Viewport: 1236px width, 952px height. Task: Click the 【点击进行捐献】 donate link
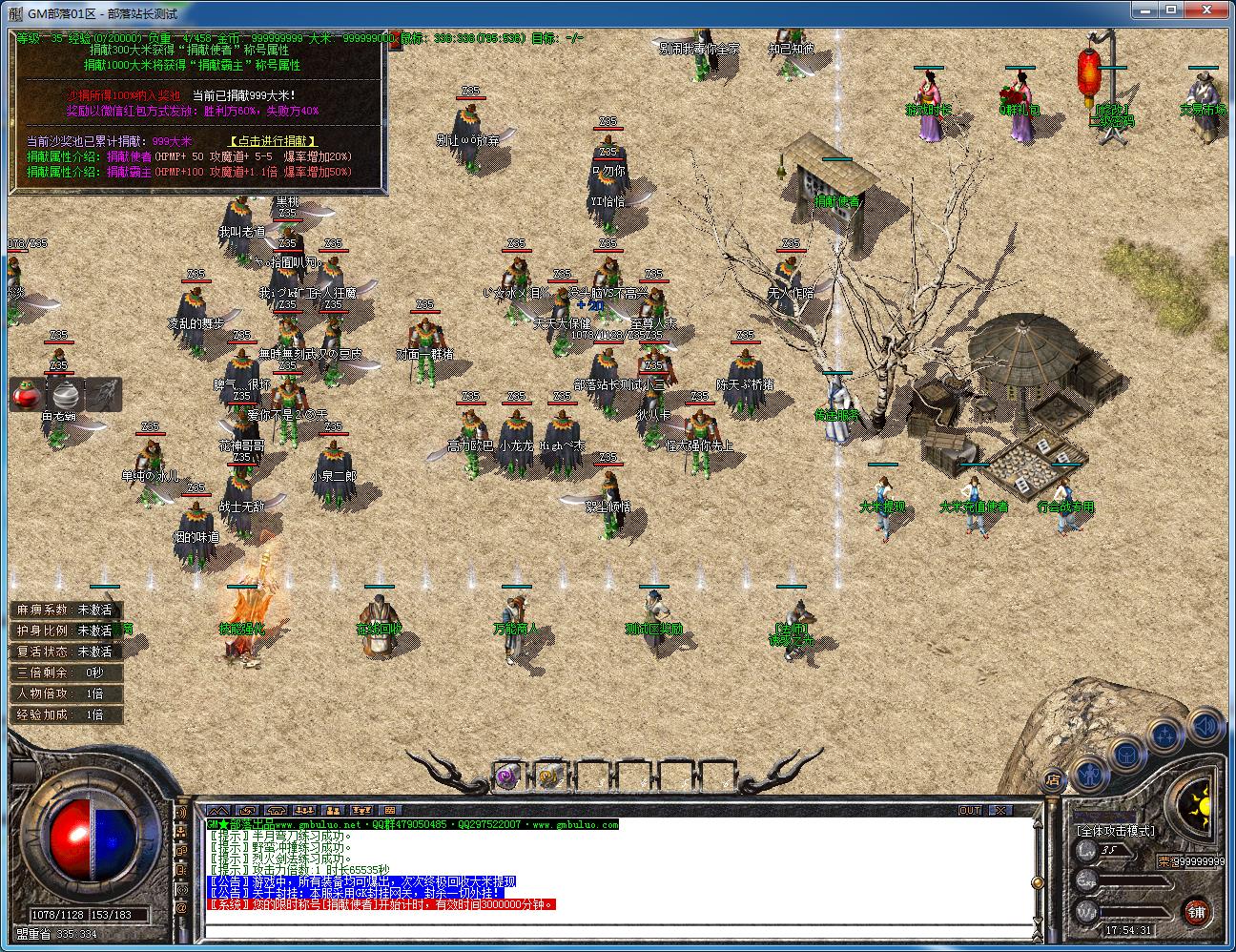click(x=272, y=141)
